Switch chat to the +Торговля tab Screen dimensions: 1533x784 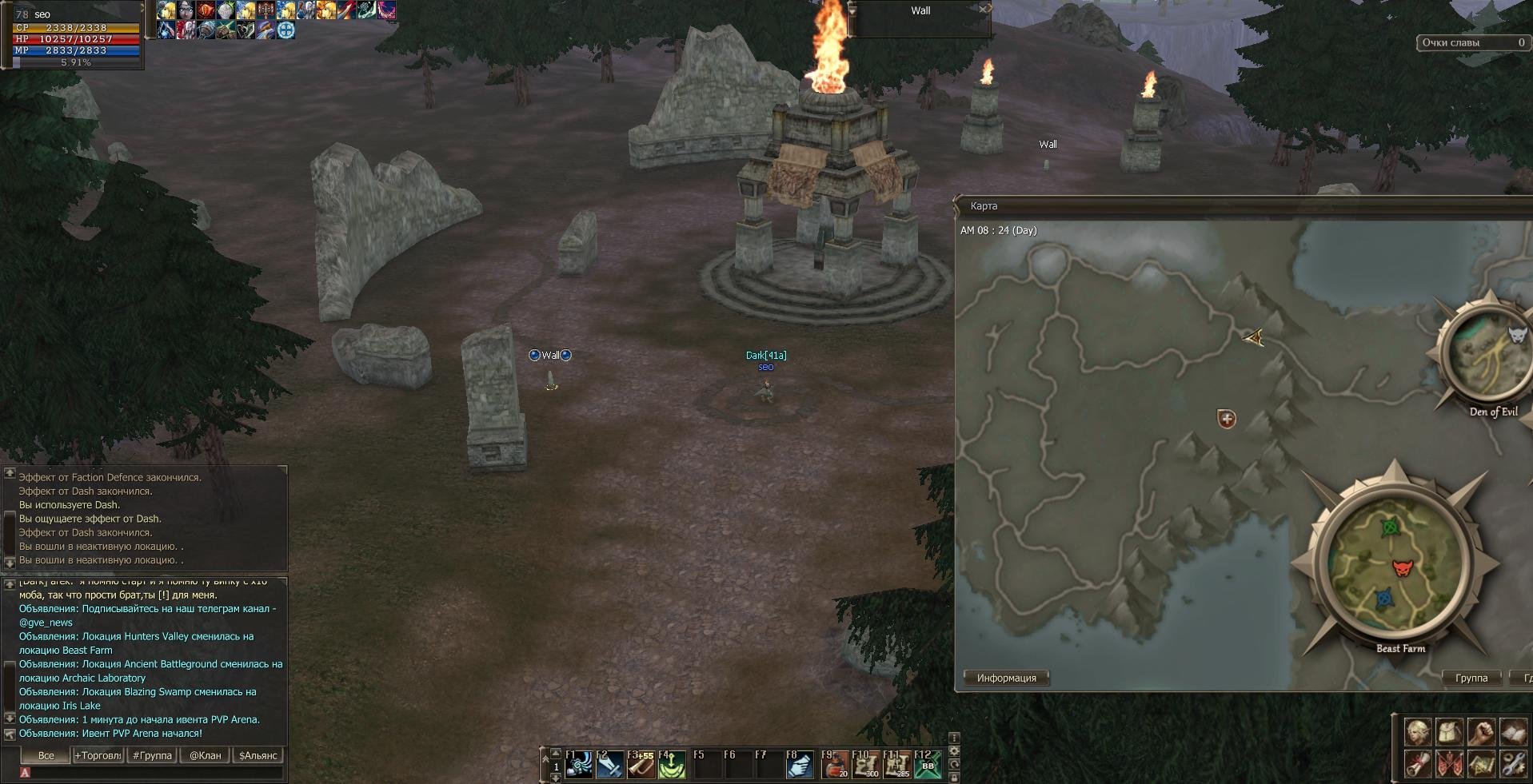(x=98, y=755)
